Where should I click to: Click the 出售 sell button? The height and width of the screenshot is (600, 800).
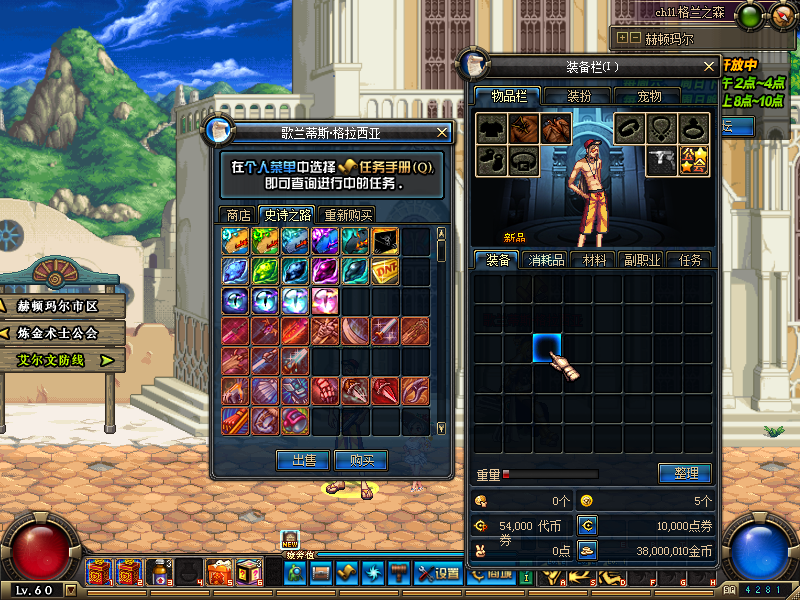[304, 460]
